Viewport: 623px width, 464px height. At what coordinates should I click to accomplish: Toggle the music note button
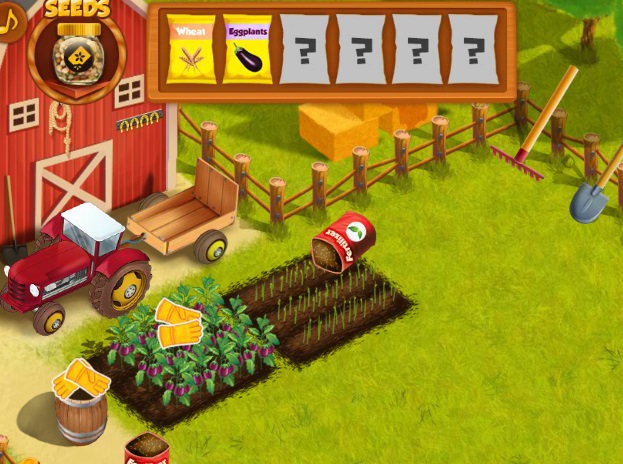coord(10,22)
